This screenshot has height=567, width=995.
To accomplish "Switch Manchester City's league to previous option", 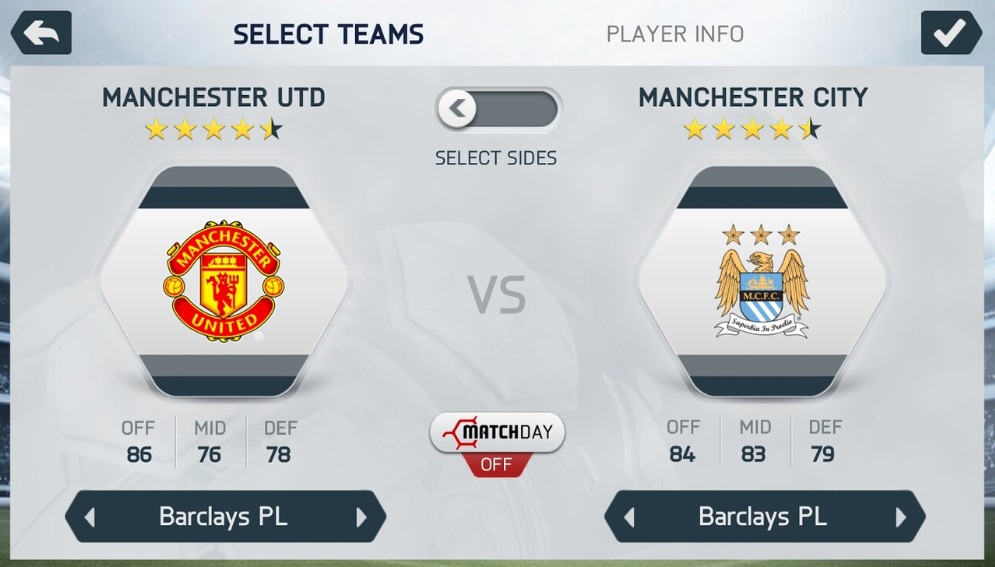I will pyautogui.click(x=629, y=517).
